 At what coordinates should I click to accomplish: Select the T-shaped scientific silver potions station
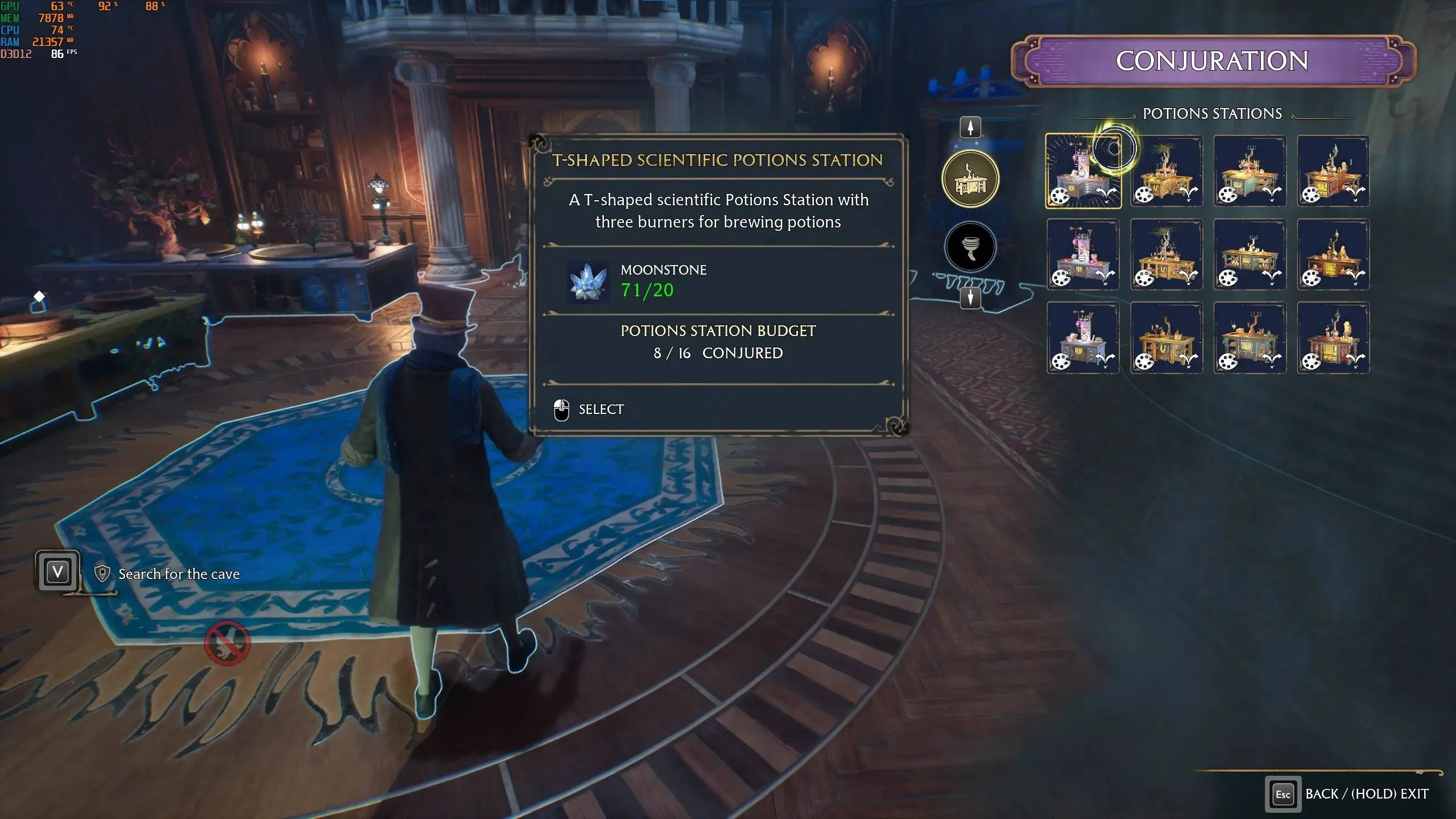point(1083,171)
